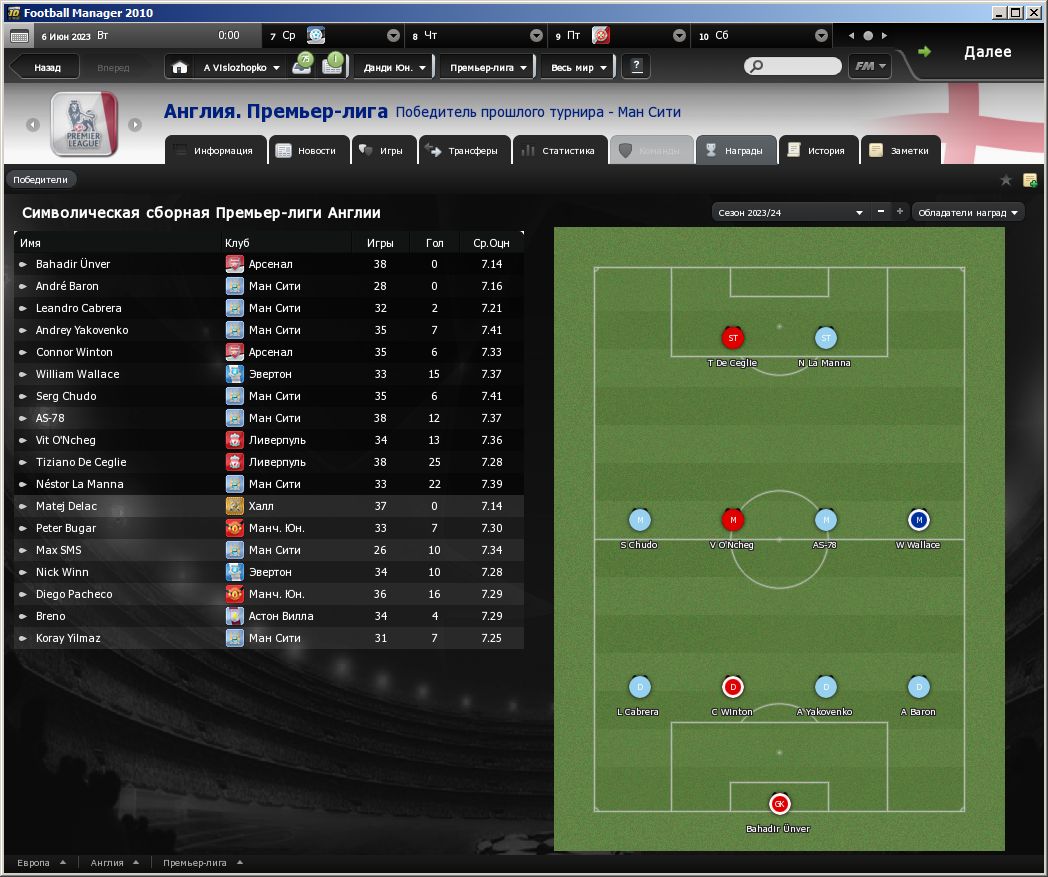
Task: Sort the list by Ср.Оцн column
Action: click(491, 243)
